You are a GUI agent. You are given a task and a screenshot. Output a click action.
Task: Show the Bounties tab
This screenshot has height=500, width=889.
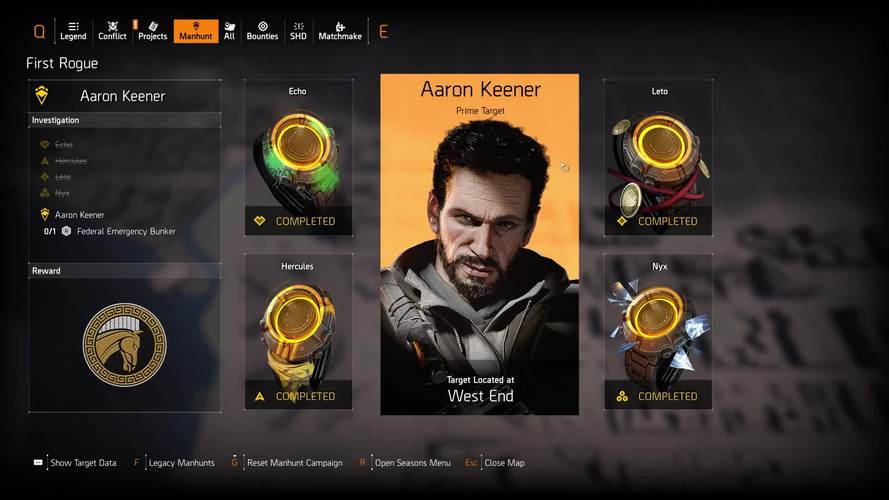262,31
